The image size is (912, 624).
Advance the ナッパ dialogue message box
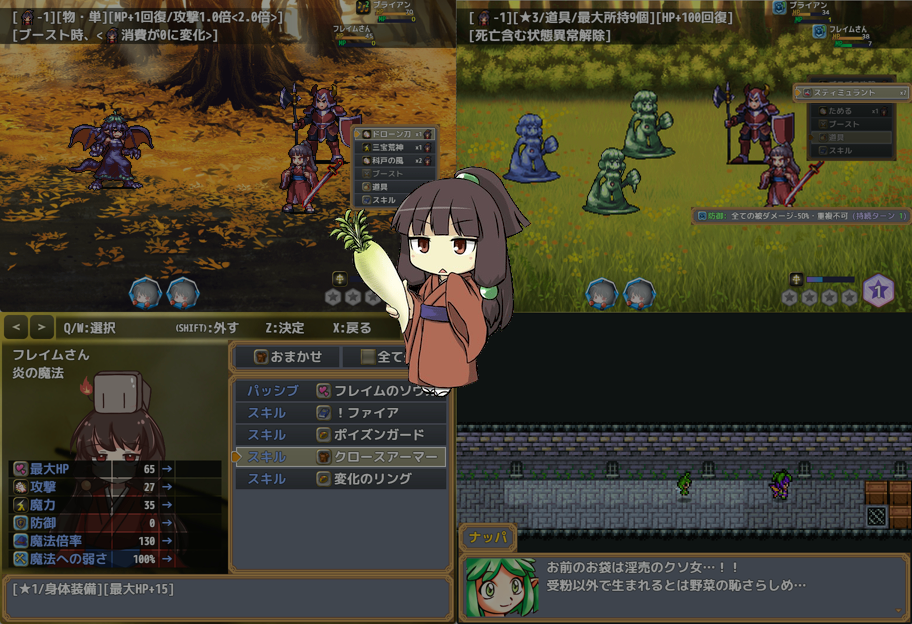(x=684, y=587)
